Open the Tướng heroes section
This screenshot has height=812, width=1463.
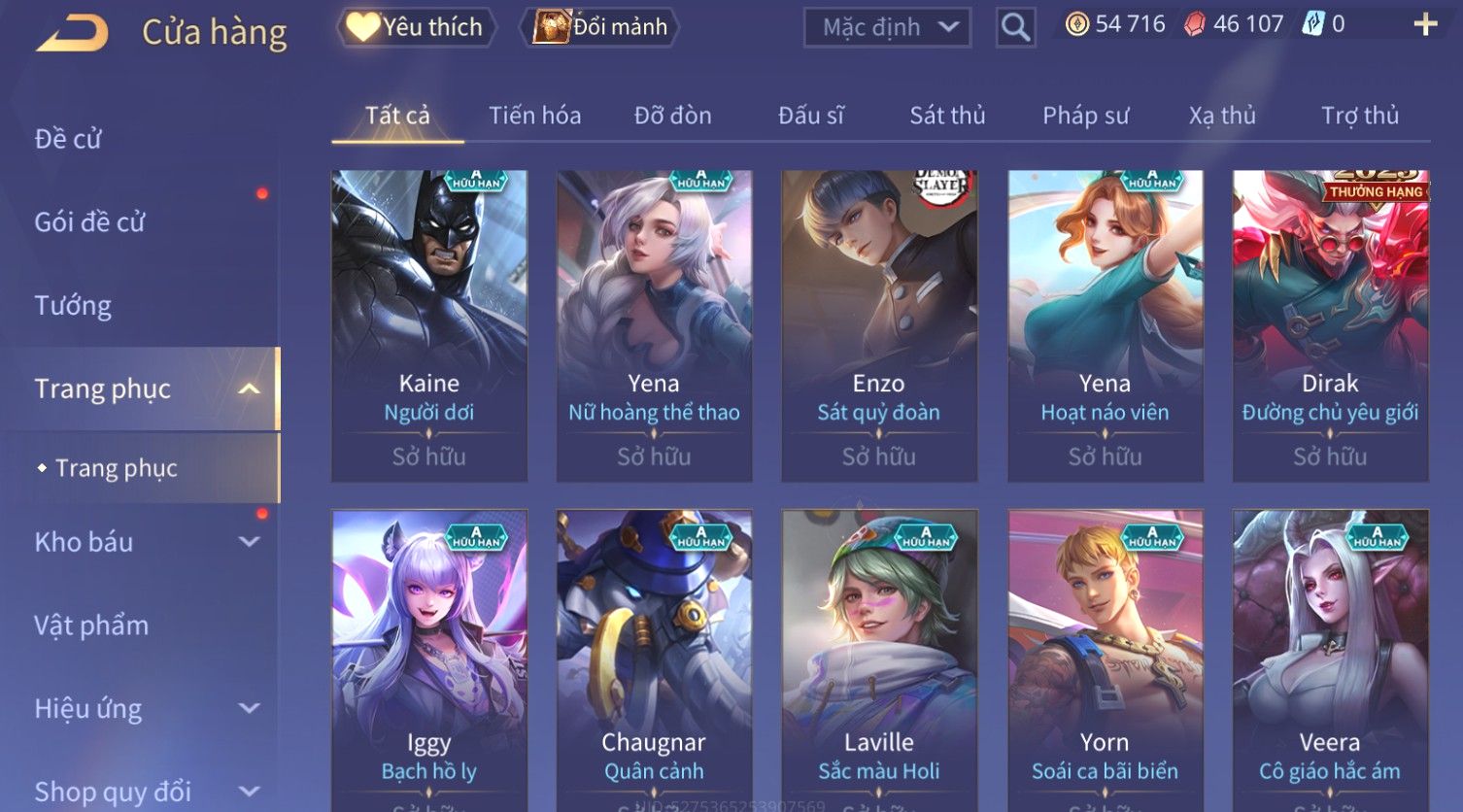pos(73,306)
